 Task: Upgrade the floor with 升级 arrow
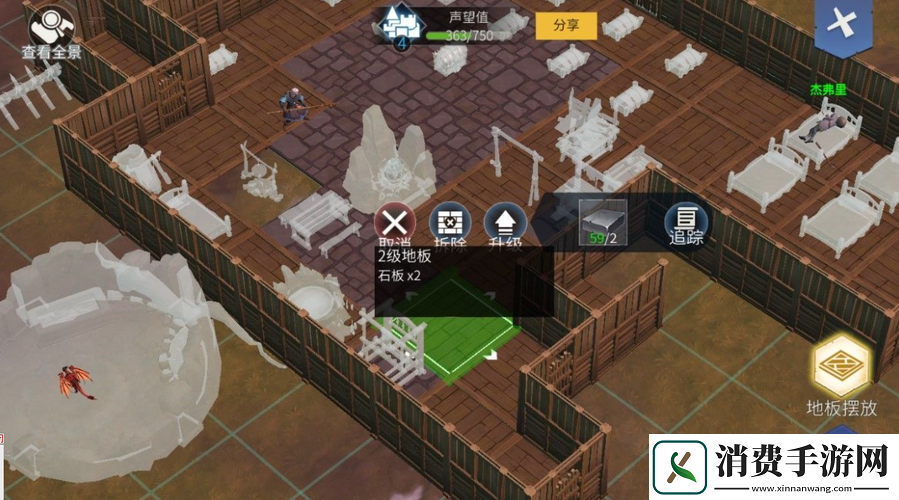click(504, 222)
